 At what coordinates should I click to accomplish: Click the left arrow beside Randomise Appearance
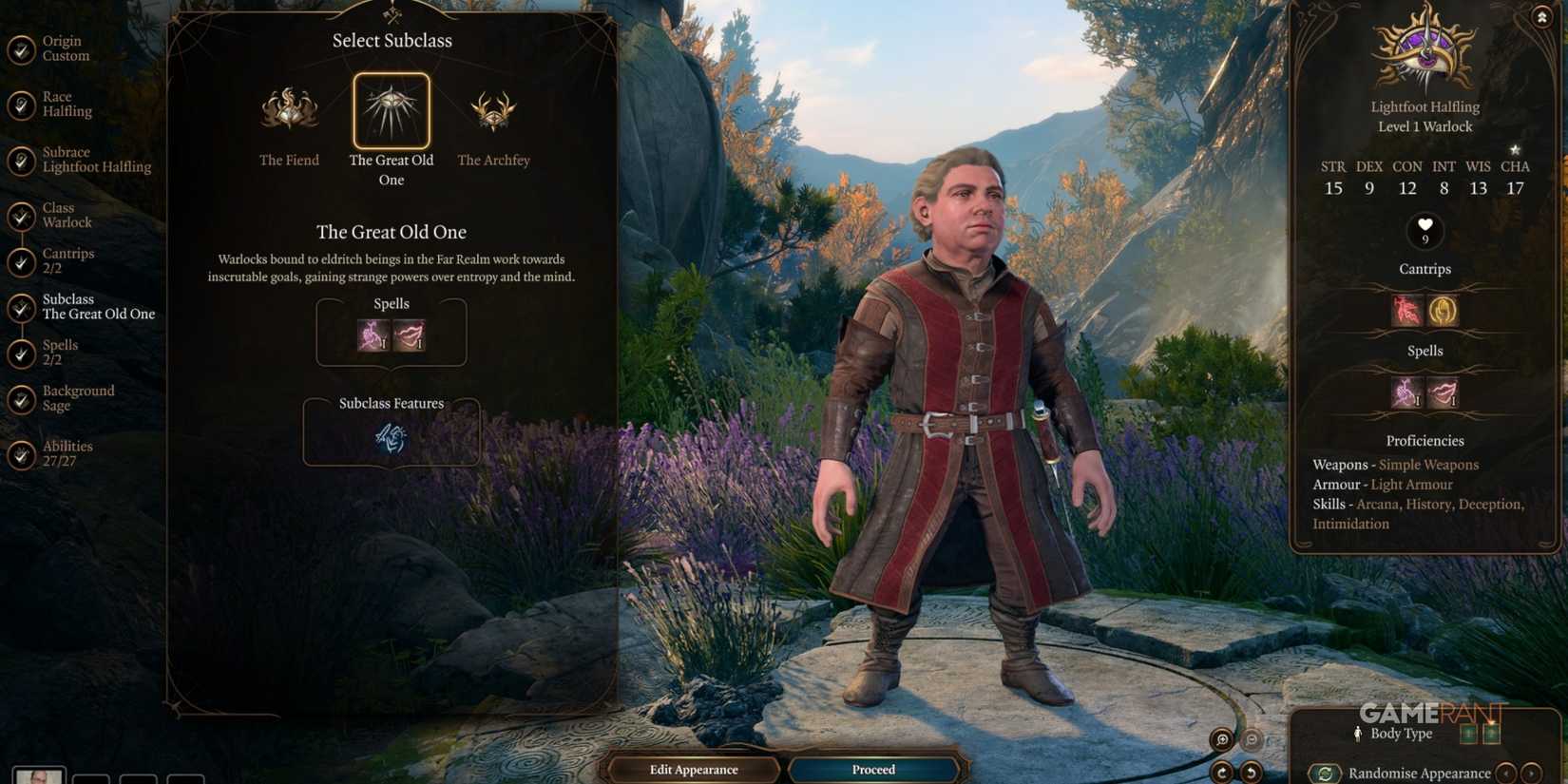pos(1507,773)
